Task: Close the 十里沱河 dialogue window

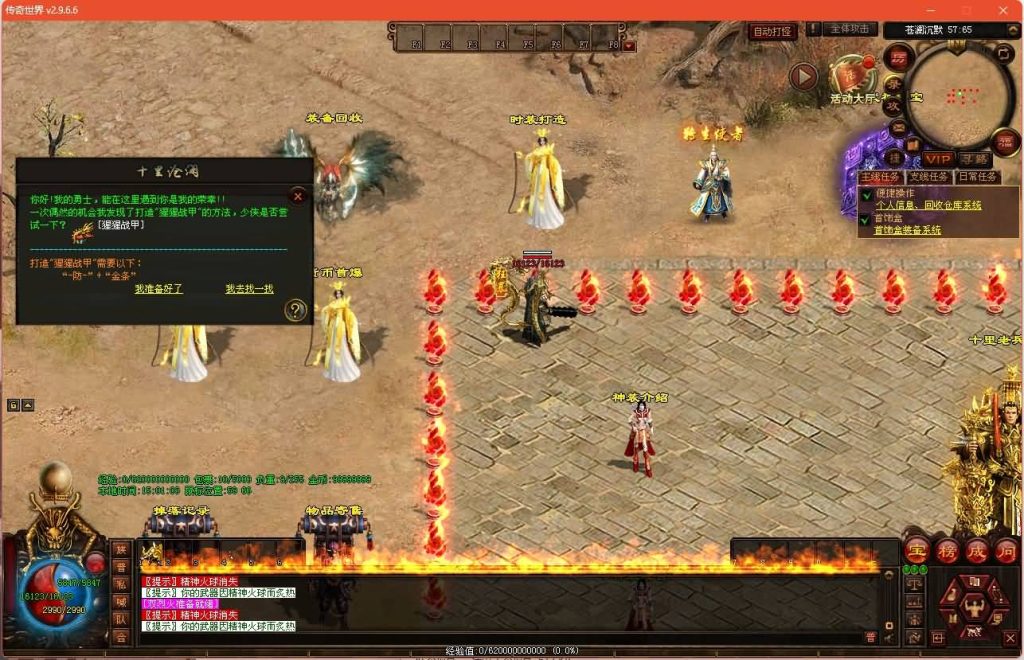Action: coord(297,197)
